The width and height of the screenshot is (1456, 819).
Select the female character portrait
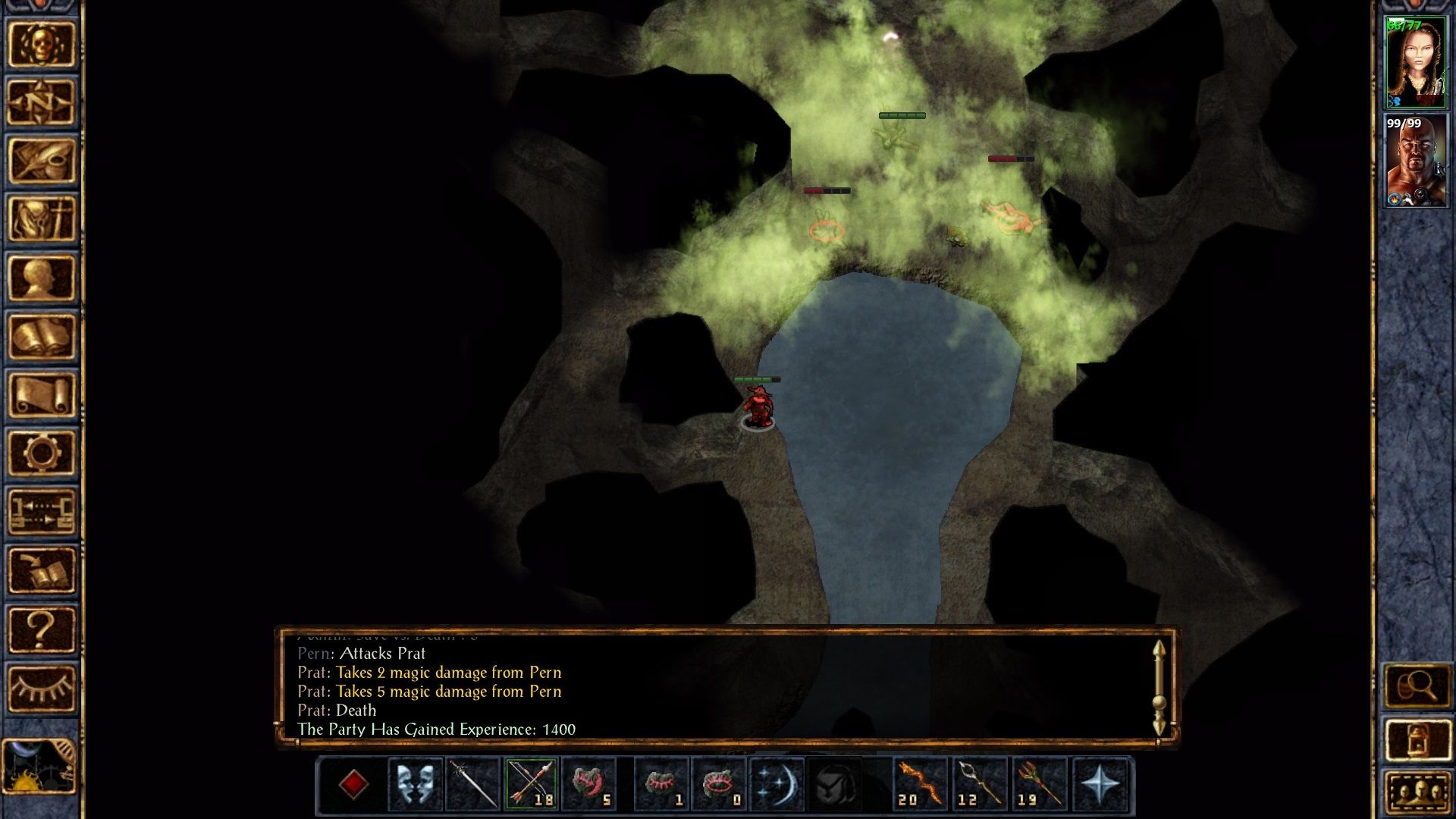[1415, 63]
